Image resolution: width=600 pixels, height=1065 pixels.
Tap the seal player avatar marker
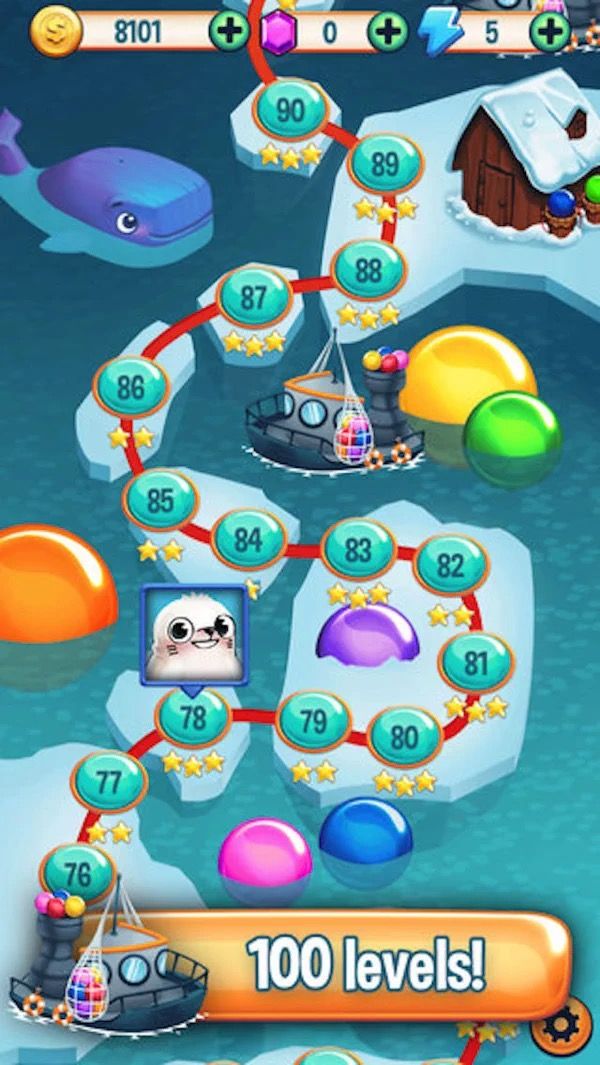point(193,635)
